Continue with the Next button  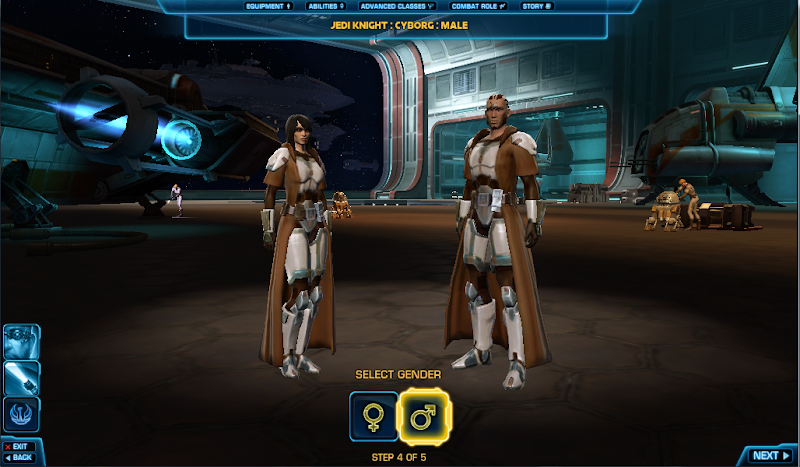(769, 455)
